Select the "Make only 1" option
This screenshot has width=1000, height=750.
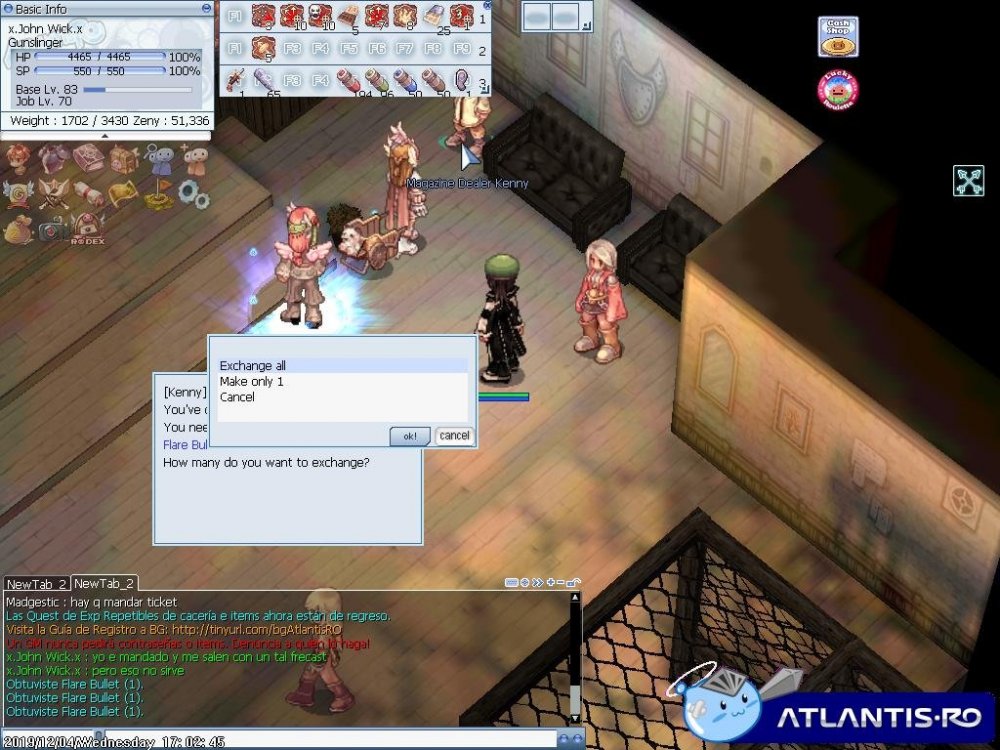click(x=252, y=382)
